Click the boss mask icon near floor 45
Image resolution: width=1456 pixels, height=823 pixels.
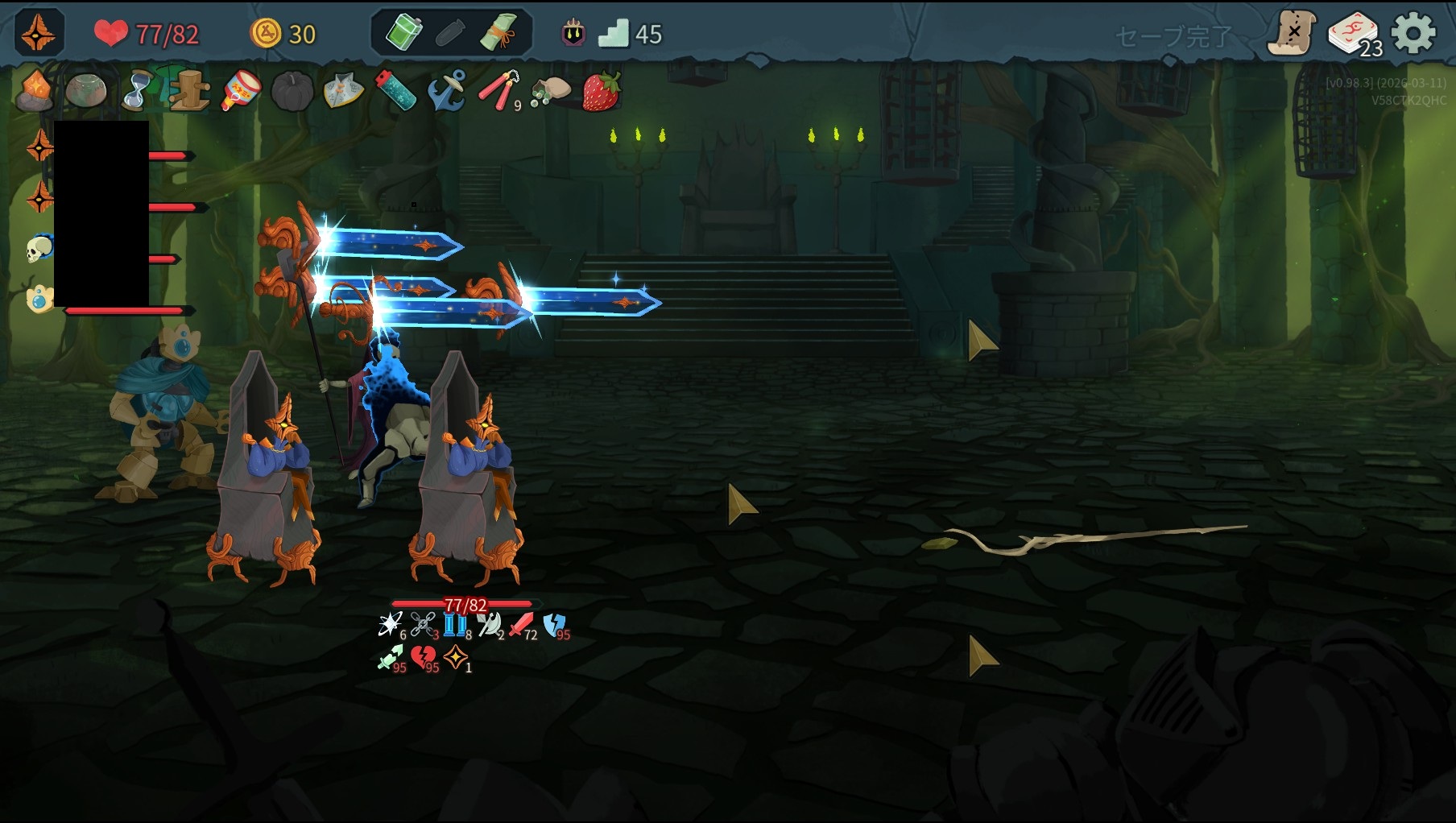click(x=573, y=34)
